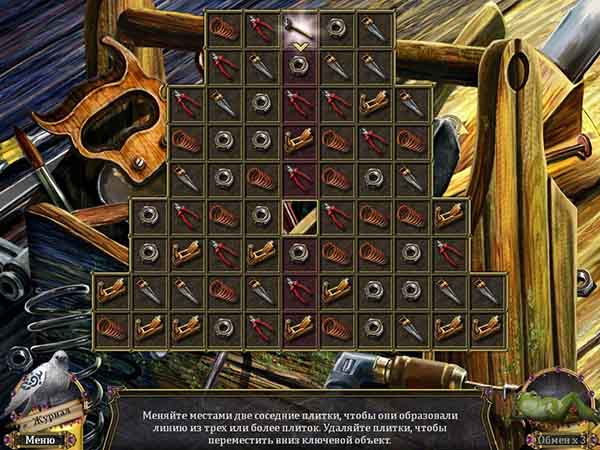The image size is (600, 450).
Task: Select the glowing hammer key-object tile
Action: [x=297, y=28]
